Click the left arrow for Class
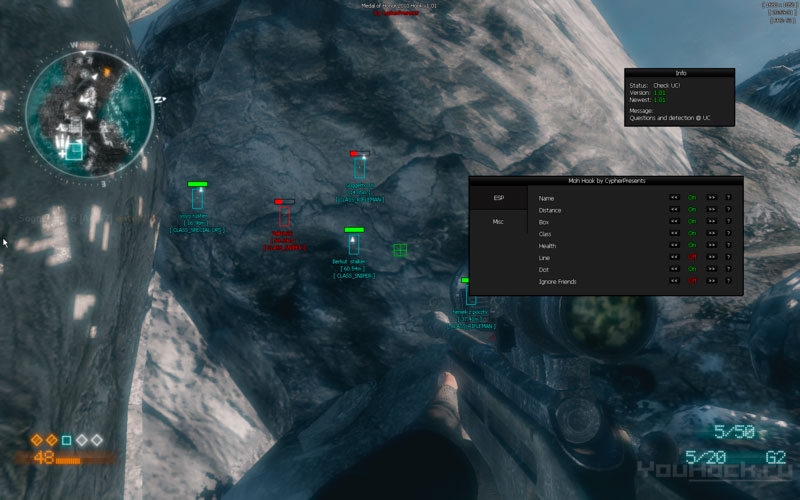 coord(675,234)
